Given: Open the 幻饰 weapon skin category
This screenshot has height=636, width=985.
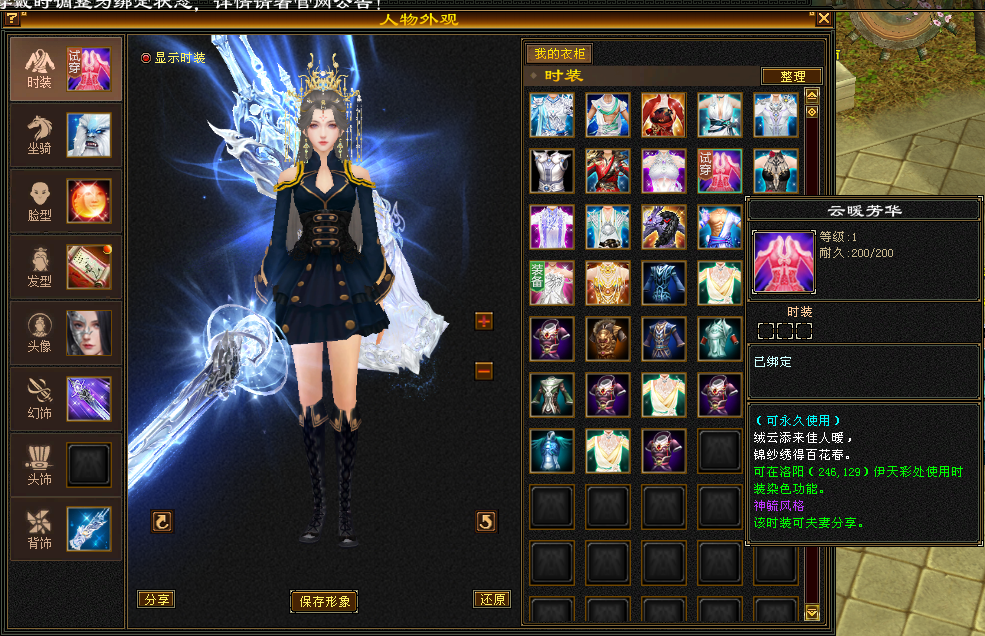Looking at the screenshot, I should point(66,399).
